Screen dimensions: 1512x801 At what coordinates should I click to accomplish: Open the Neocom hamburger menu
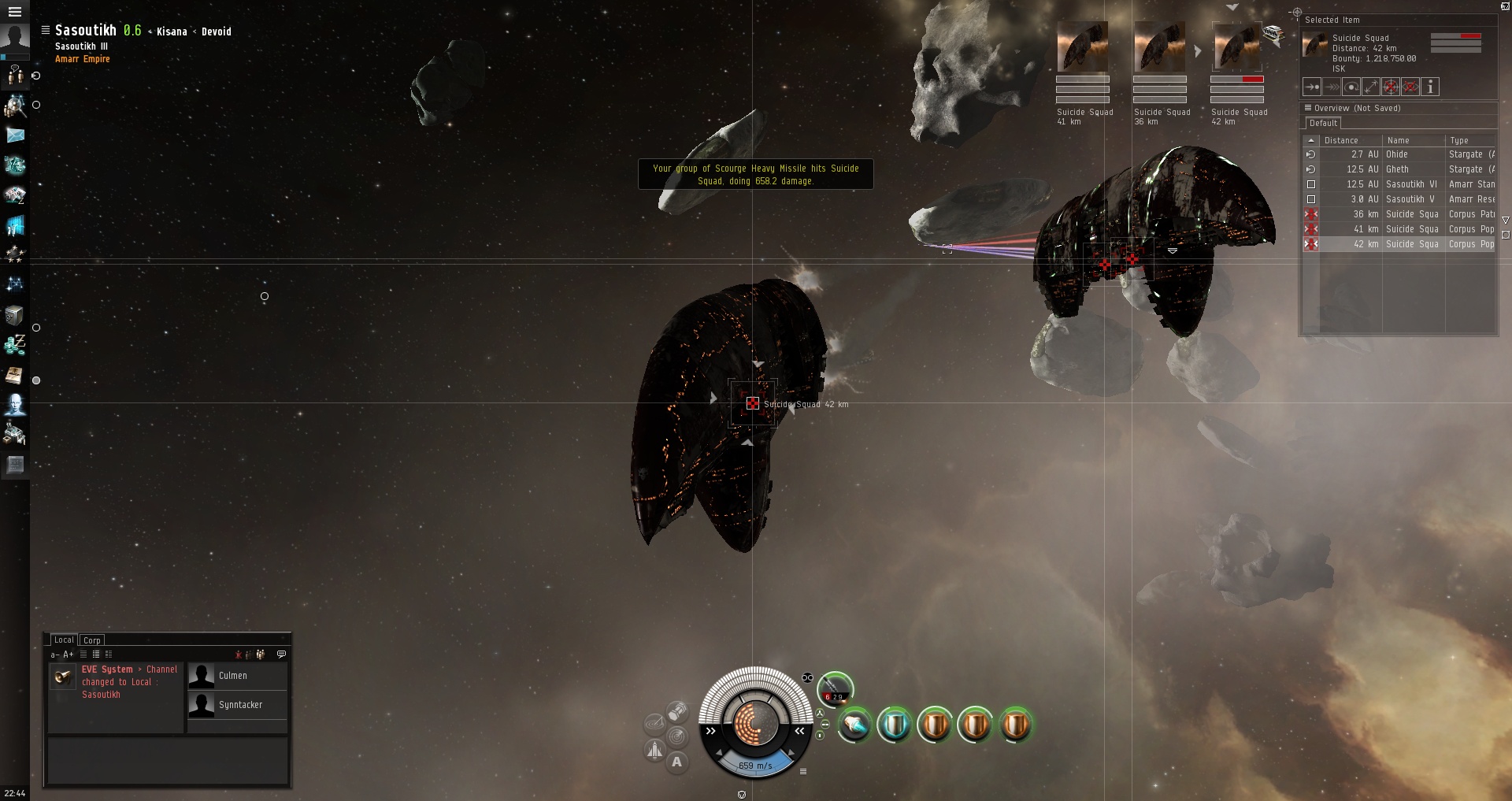(14, 11)
